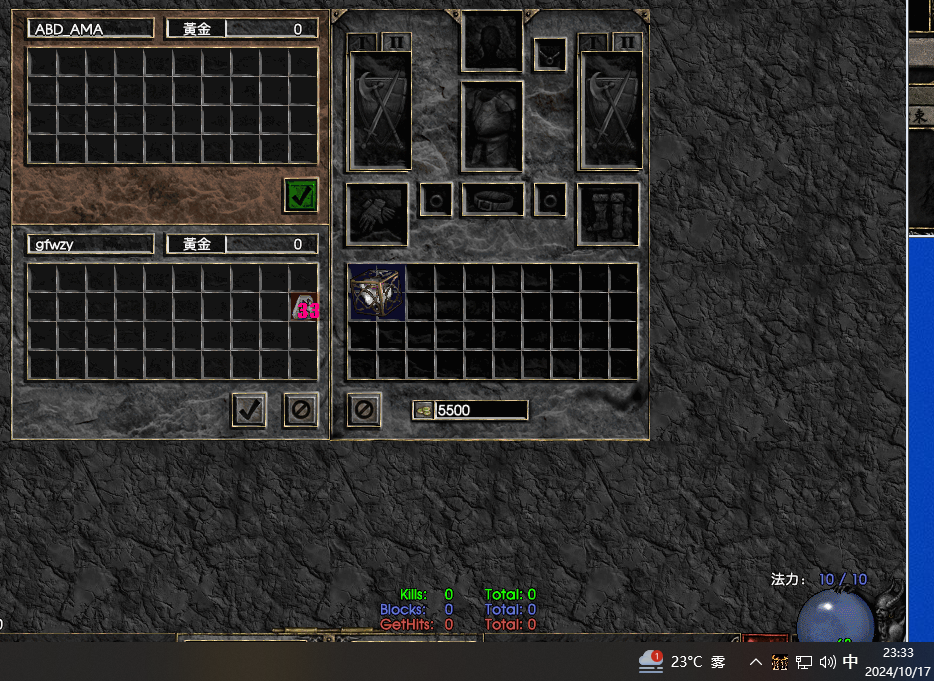Choose the body armor equipment slot
The height and width of the screenshot is (681, 934).
point(492,127)
